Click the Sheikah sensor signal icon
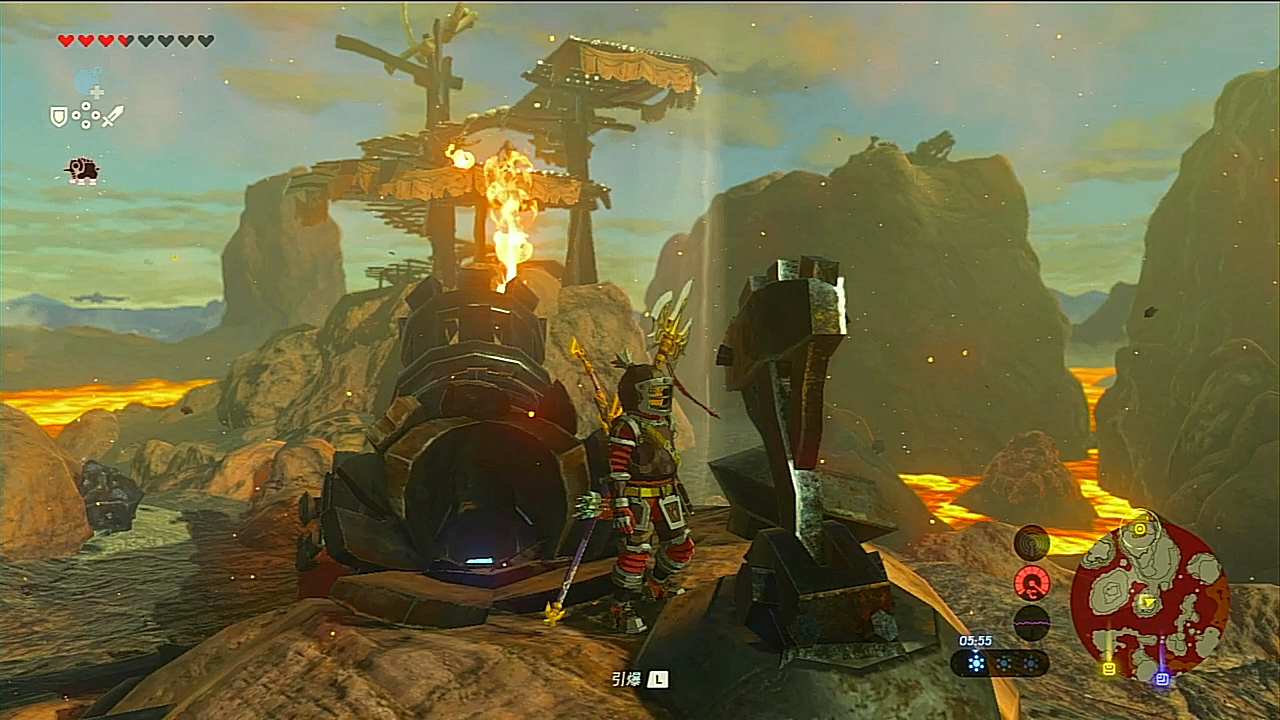Viewport: 1280px width, 720px height. [x=1031, y=543]
